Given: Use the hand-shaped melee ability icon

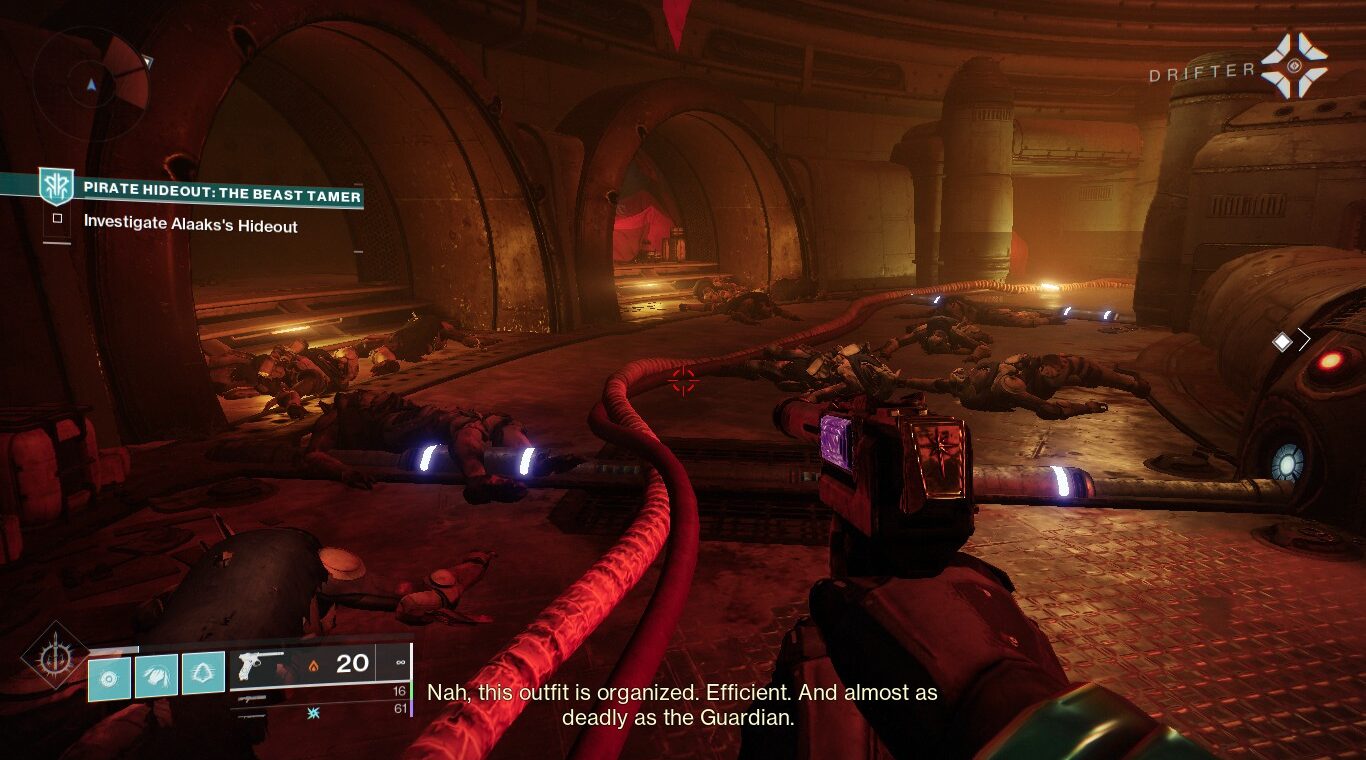Looking at the screenshot, I should 156,677.
